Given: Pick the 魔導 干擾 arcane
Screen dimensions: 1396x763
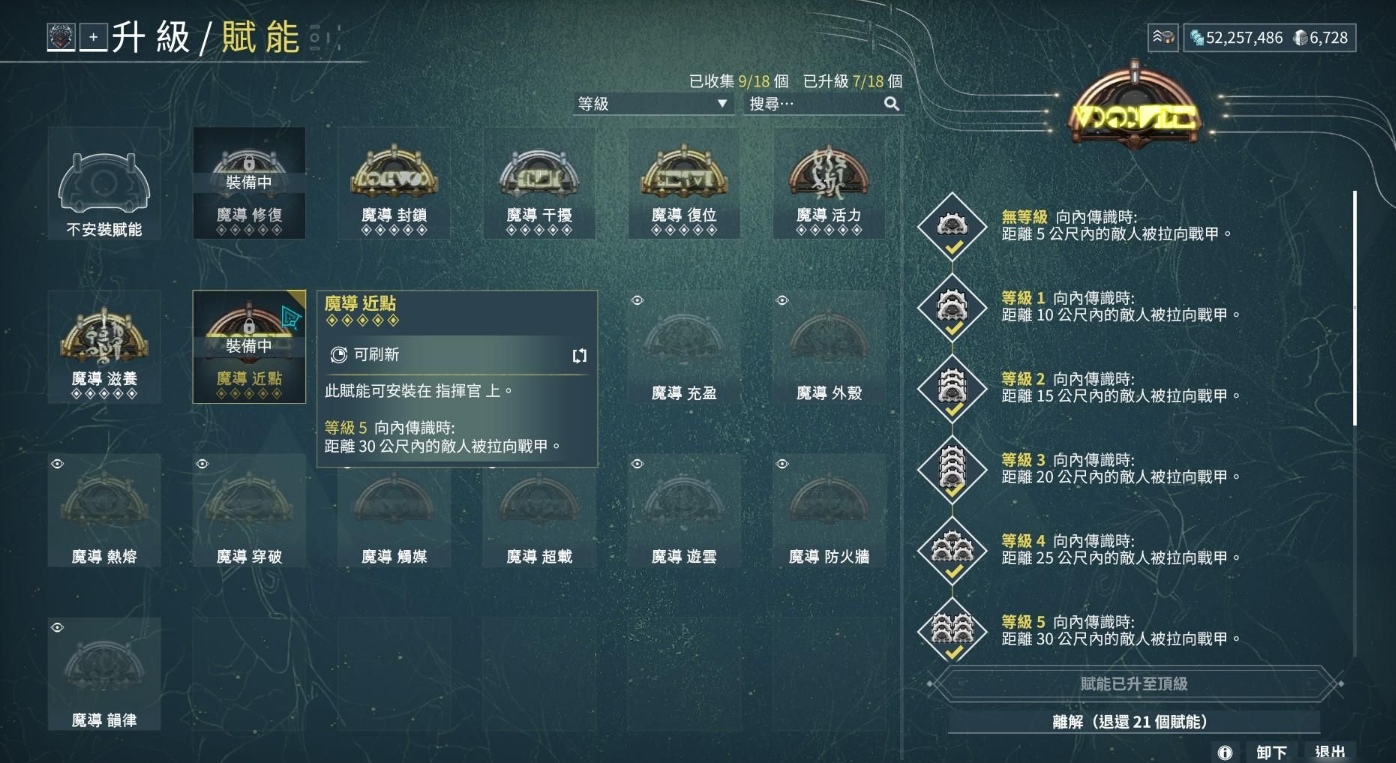Looking at the screenshot, I should coord(539,185).
